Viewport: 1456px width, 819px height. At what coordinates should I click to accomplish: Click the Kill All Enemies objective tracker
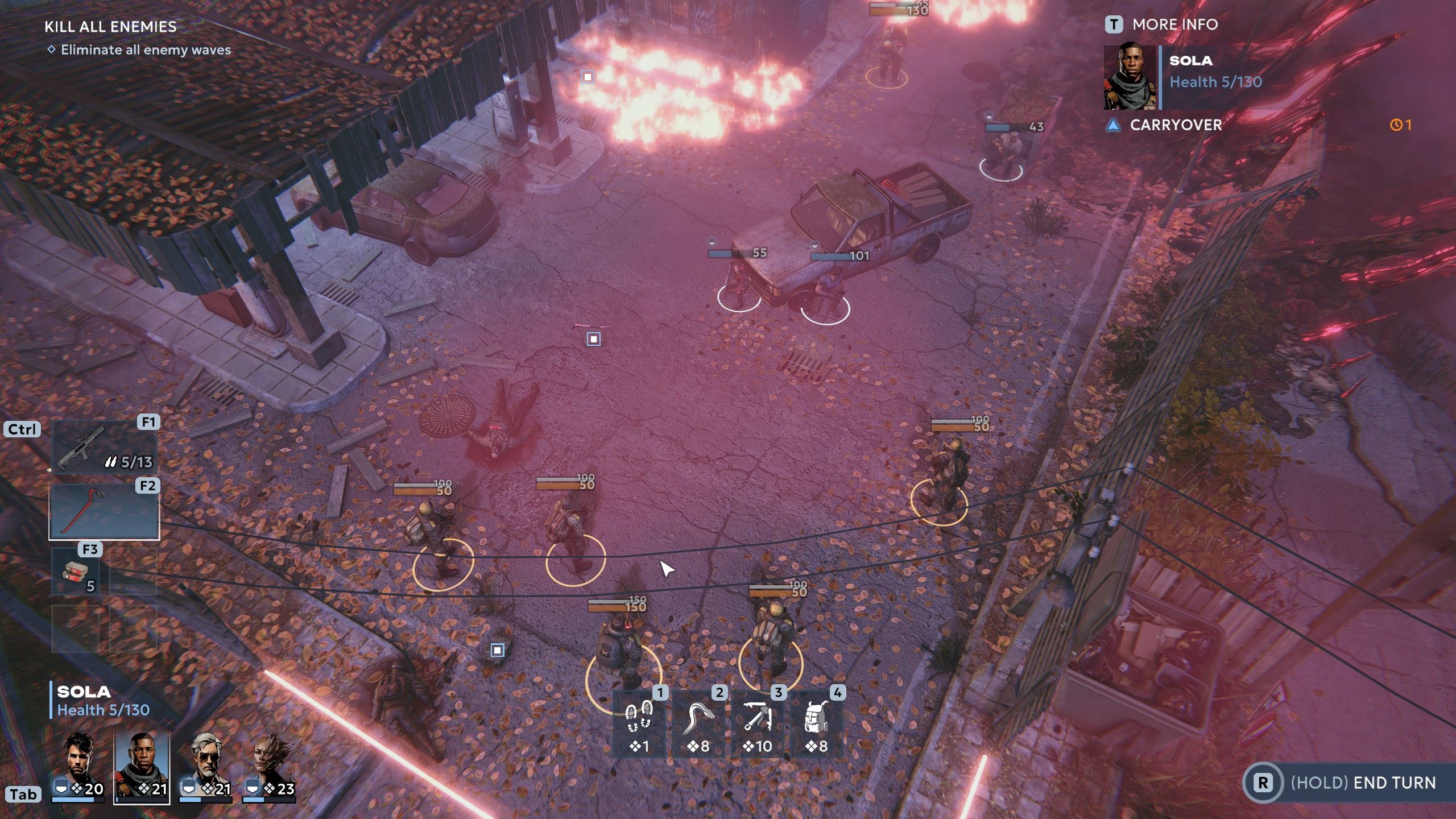[x=110, y=27]
